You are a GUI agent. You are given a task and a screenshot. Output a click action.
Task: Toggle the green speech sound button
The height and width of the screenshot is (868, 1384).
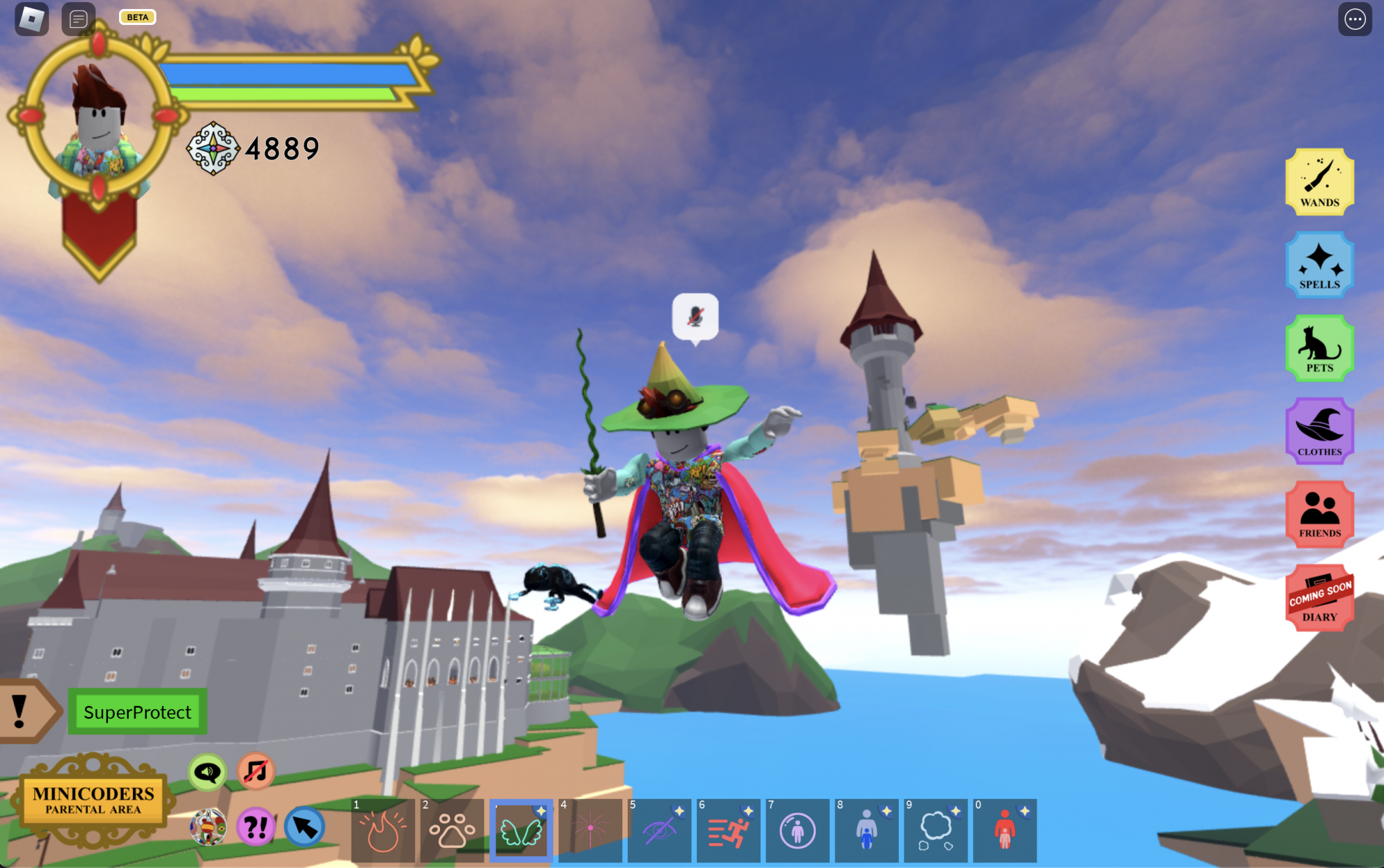click(x=207, y=772)
